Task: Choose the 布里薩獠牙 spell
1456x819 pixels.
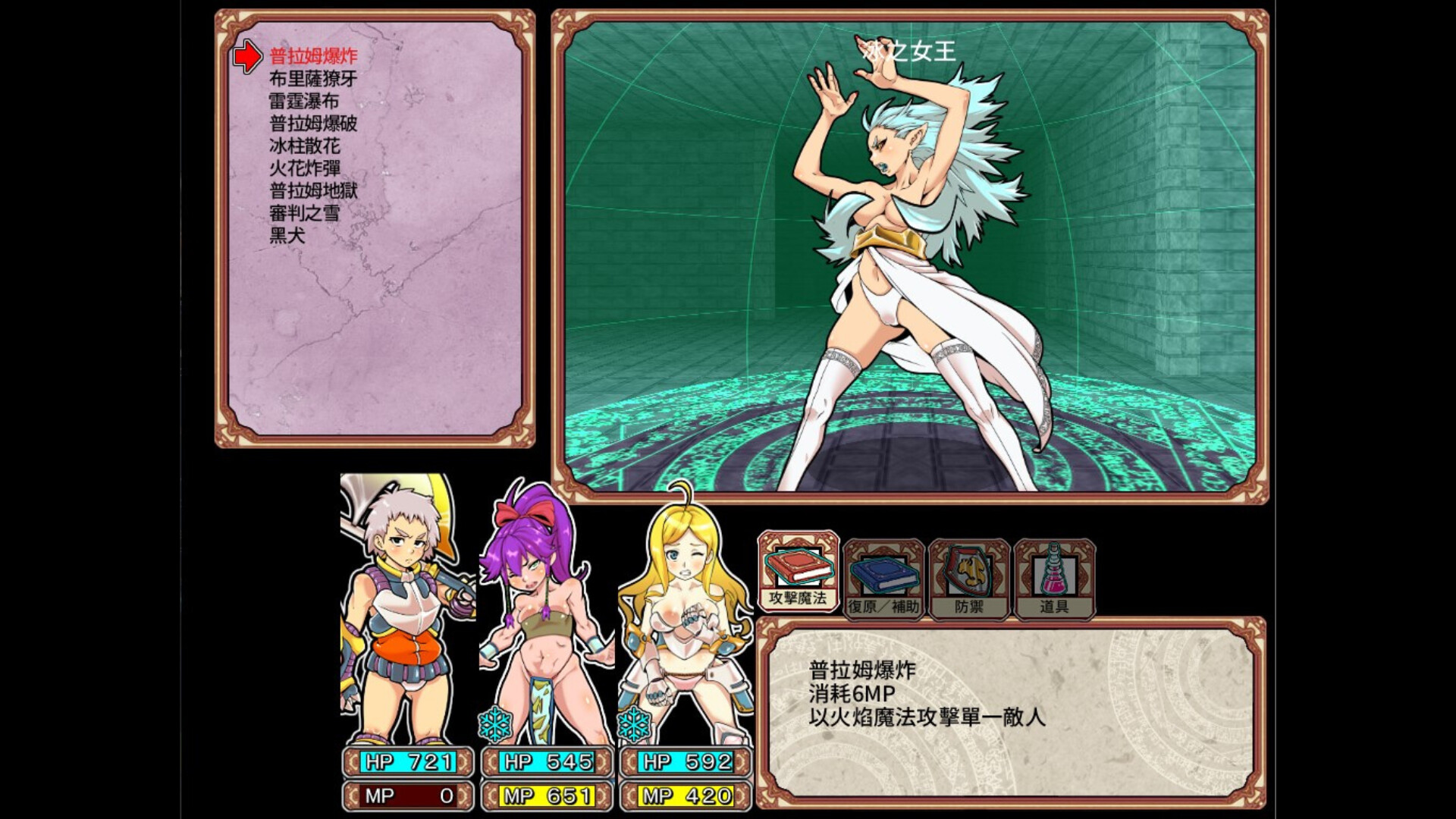Action: tap(313, 79)
